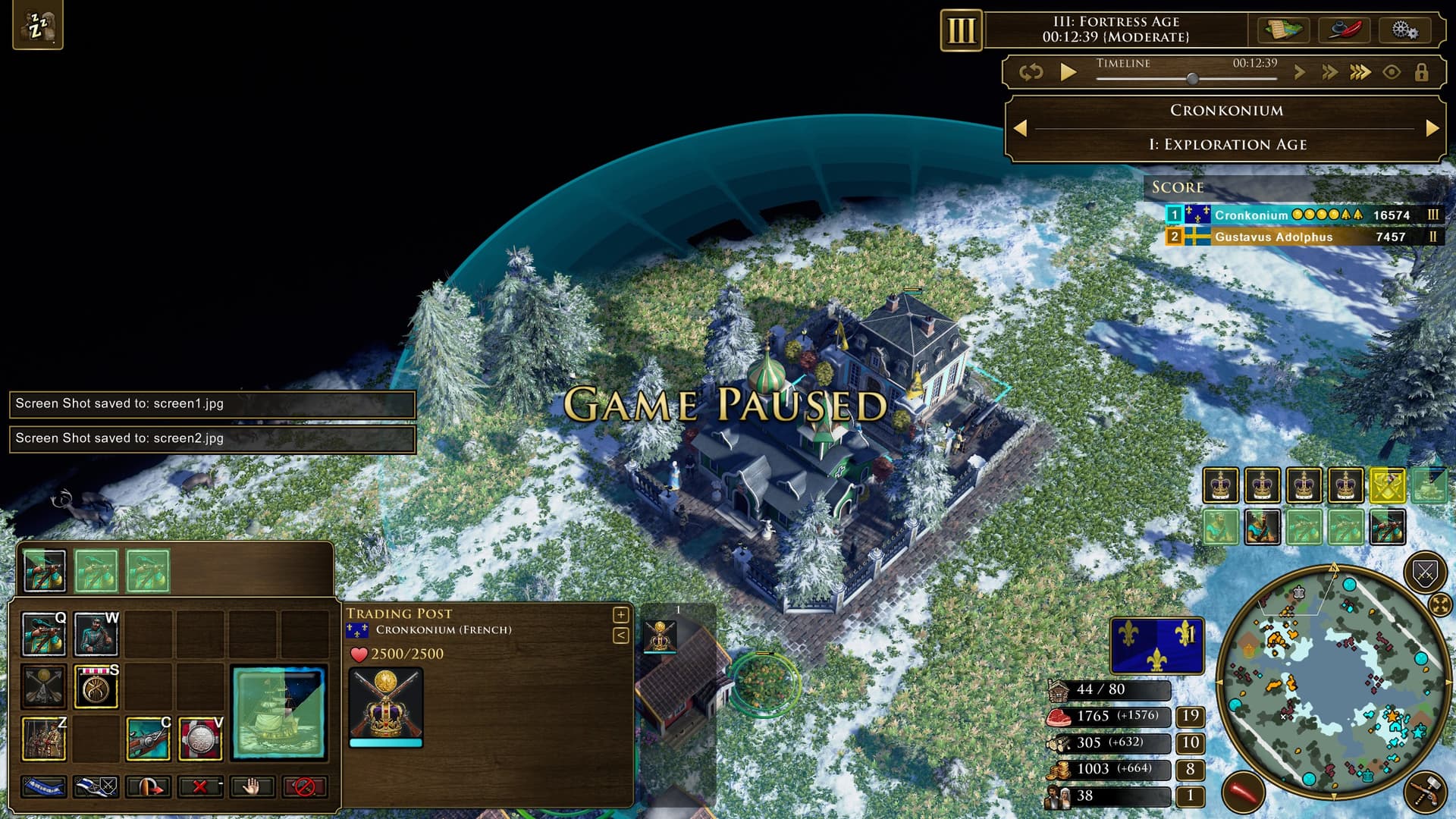Open the map scroll objectives button
Viewport: 1456px width, 819px height.
1282,30
